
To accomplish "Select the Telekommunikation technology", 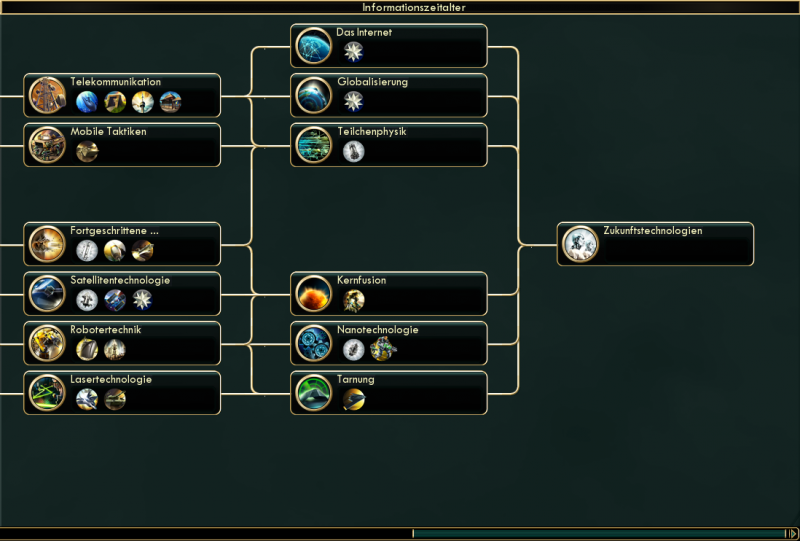I will 122,94.
